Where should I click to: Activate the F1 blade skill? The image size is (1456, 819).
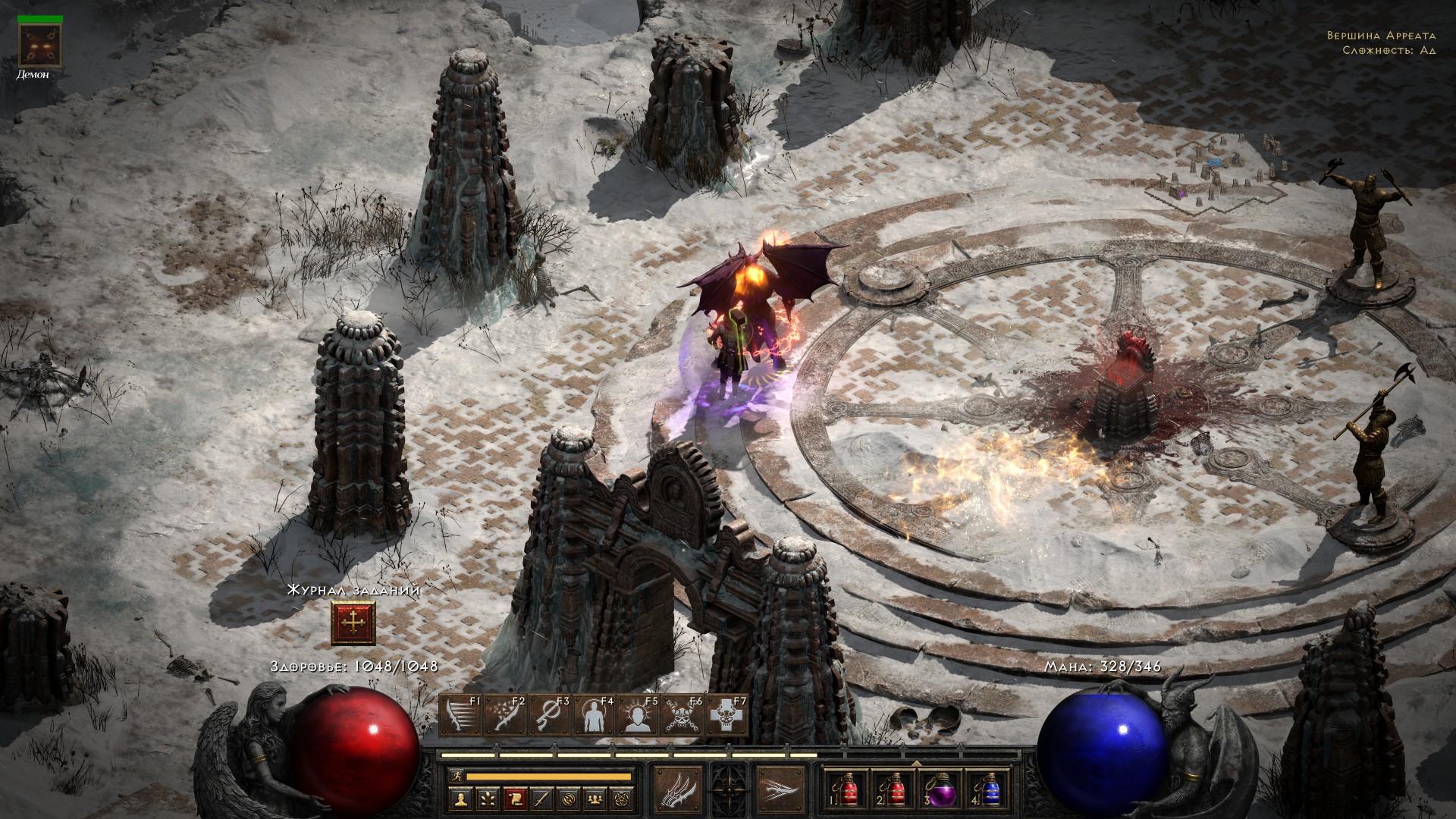pos(460,717)
